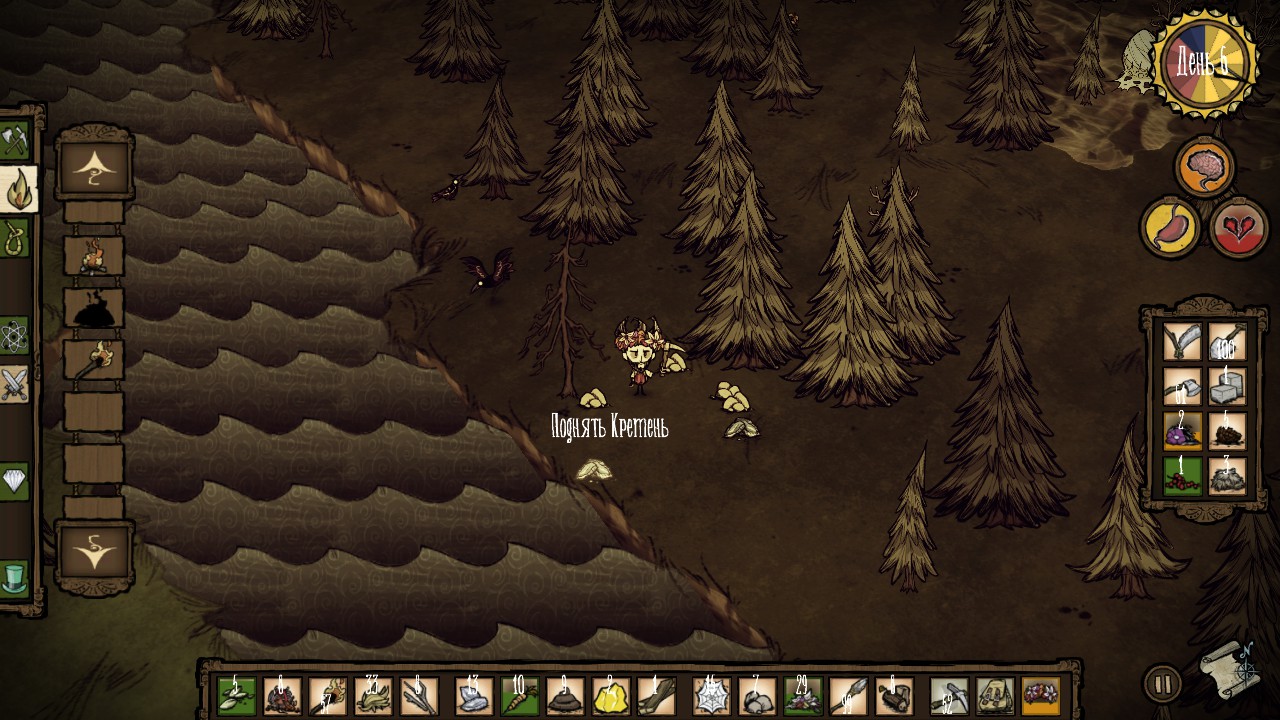Click the equipped backpack slot
This screenshot has height=720, width=1280.
[x=995, y=696]
